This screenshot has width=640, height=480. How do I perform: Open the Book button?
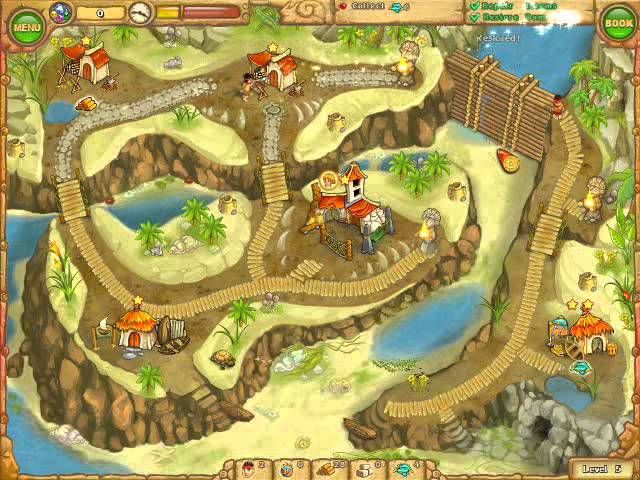[617, 23]
